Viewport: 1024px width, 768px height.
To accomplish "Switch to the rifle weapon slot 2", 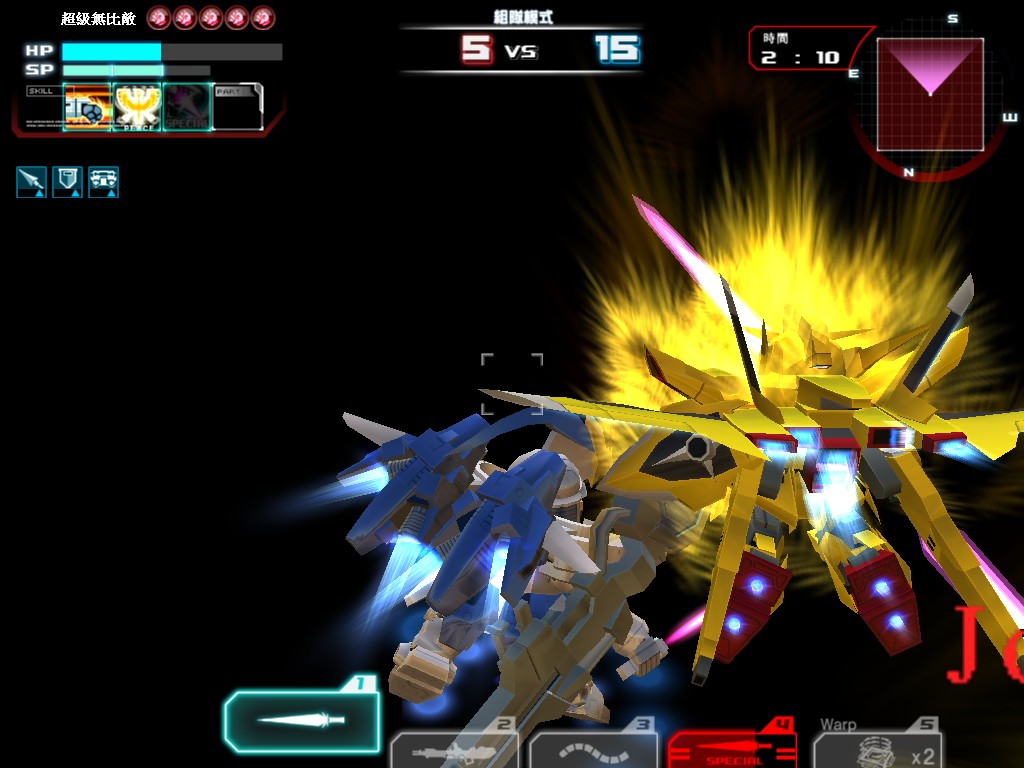I will click(453, 749).
